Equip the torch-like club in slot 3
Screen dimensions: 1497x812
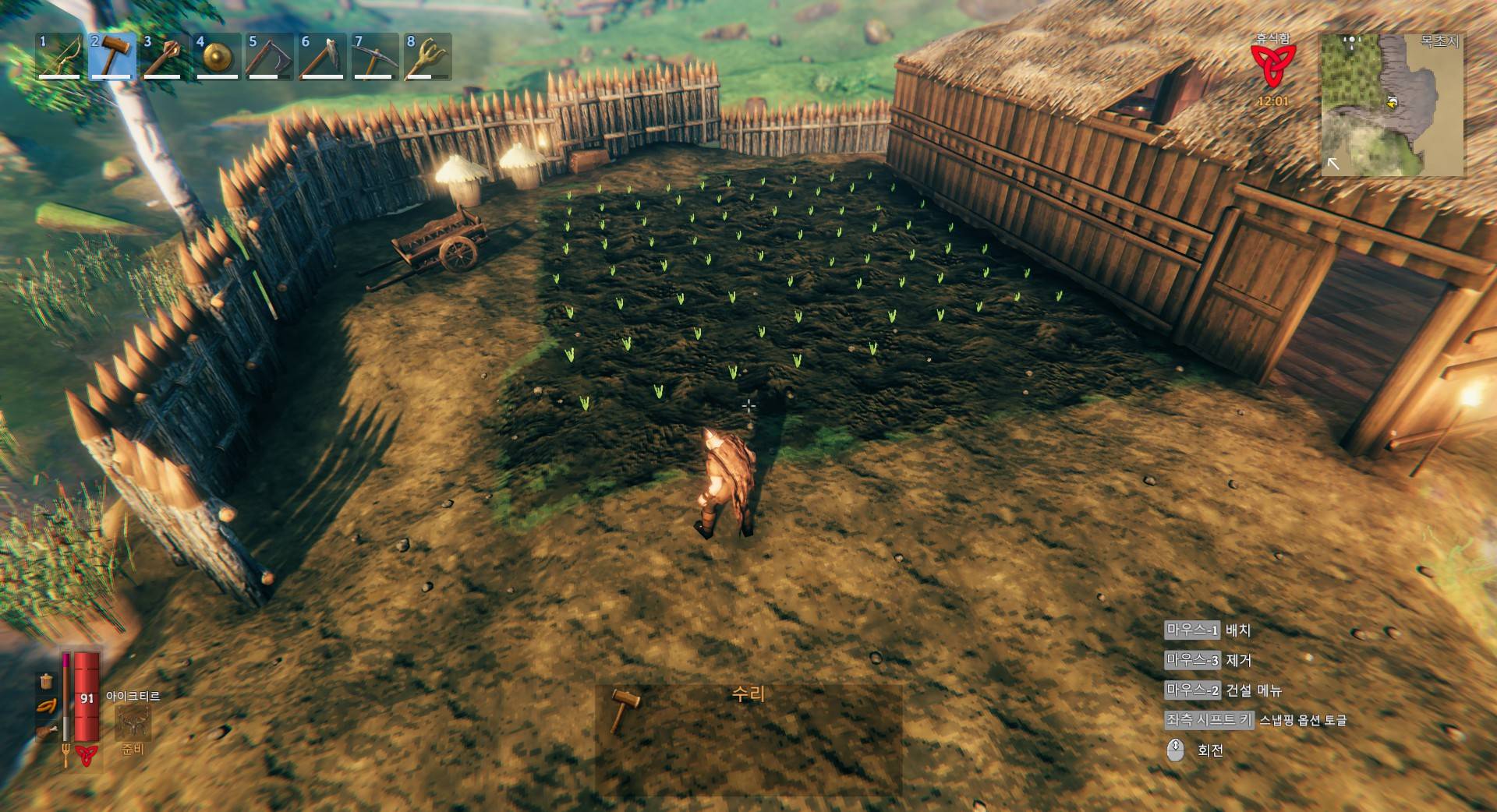click(165, 56)
